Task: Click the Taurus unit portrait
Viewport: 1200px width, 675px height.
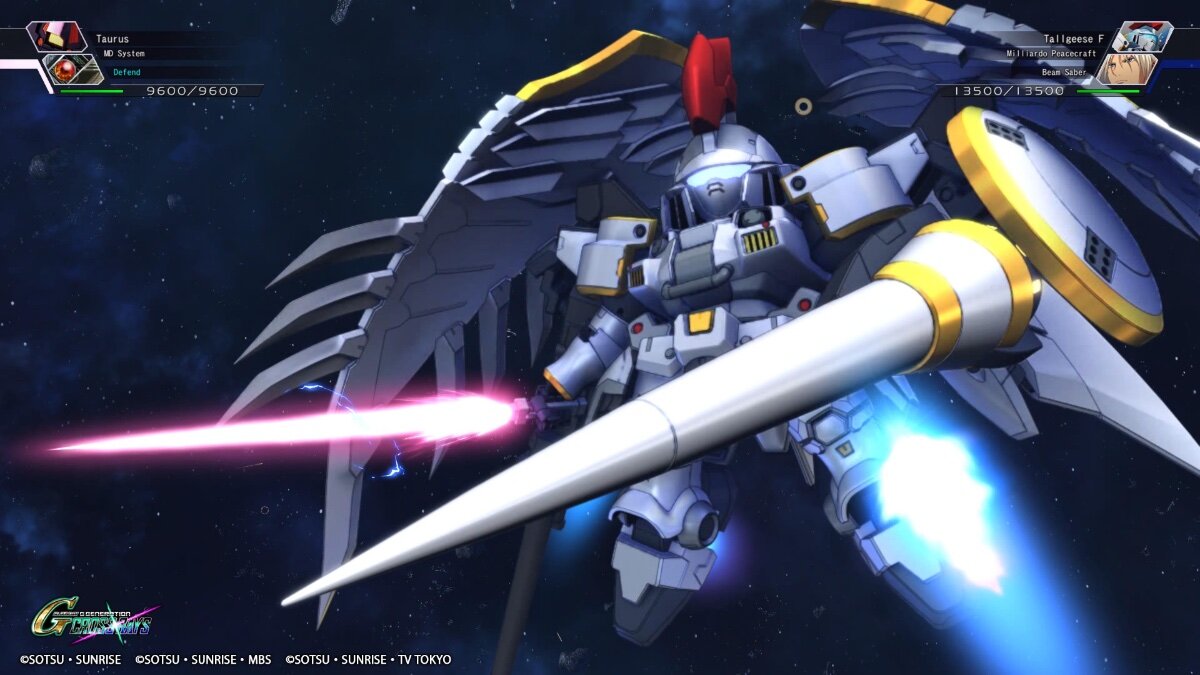Action: pos(57,37)
